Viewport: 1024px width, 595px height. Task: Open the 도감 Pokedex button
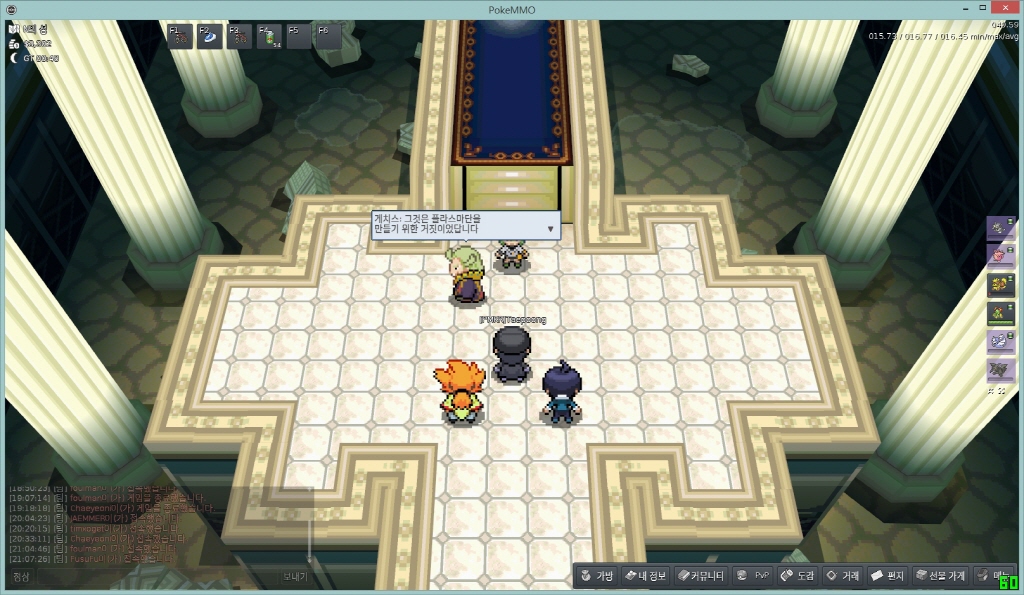(x=798, y=576)
